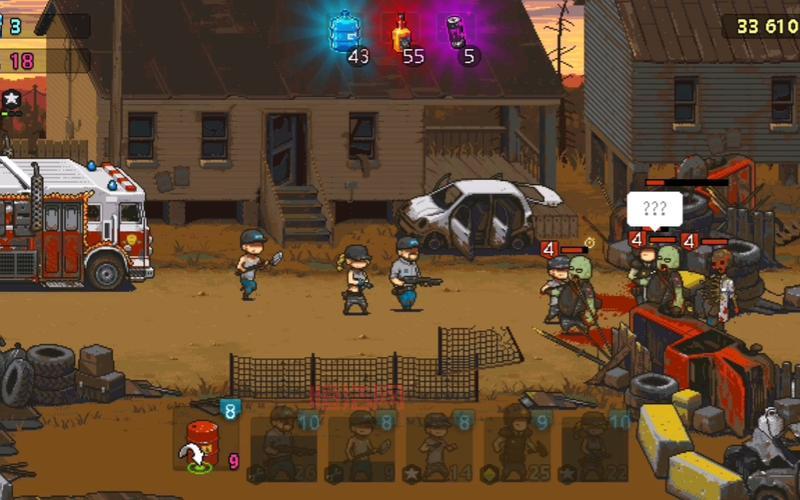Viewport: 800px width, 500px height.
Task: Use the purple energy can booster
Action: [456, 33]
